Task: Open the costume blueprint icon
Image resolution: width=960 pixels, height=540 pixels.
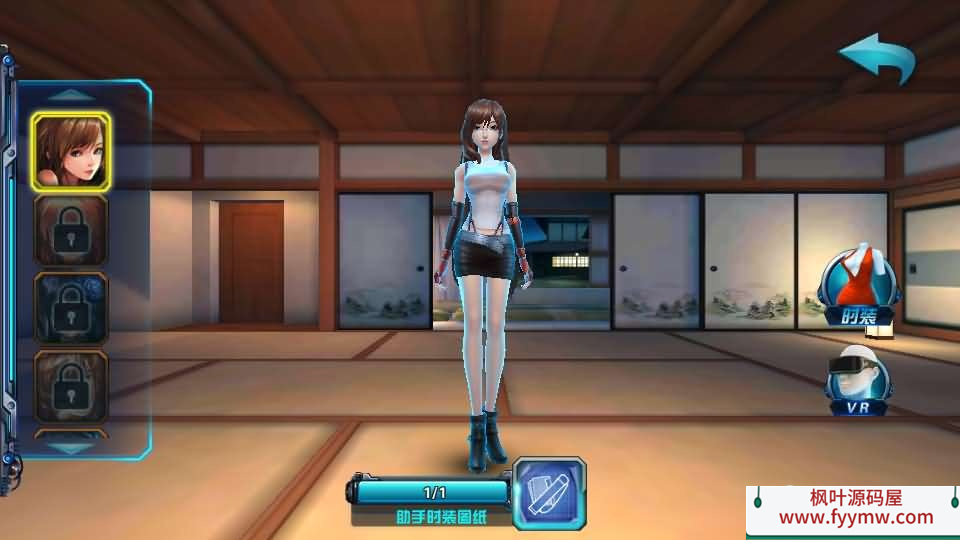Action: coord(549,492)
